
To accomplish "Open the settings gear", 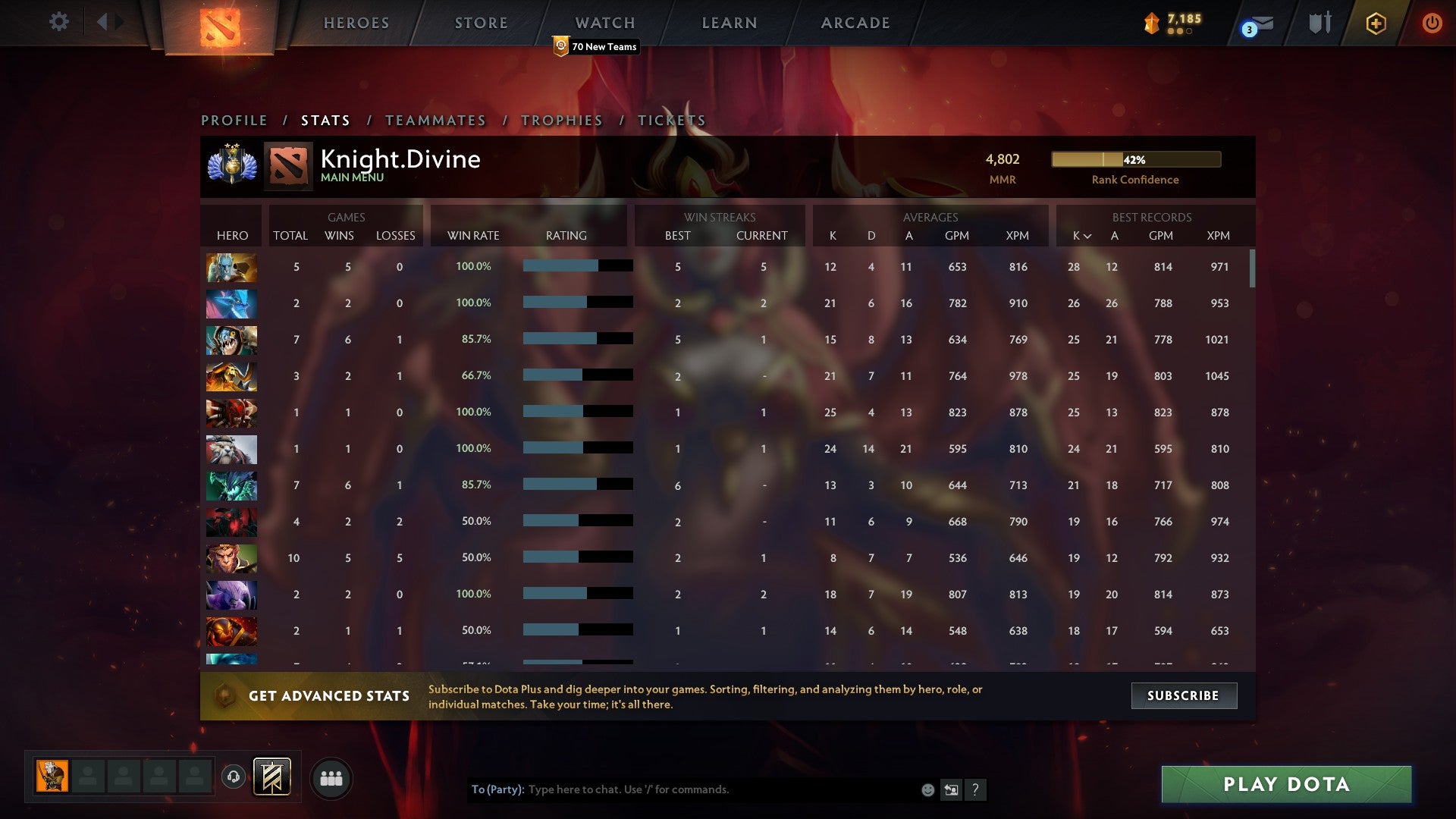I will pos(58,22).
